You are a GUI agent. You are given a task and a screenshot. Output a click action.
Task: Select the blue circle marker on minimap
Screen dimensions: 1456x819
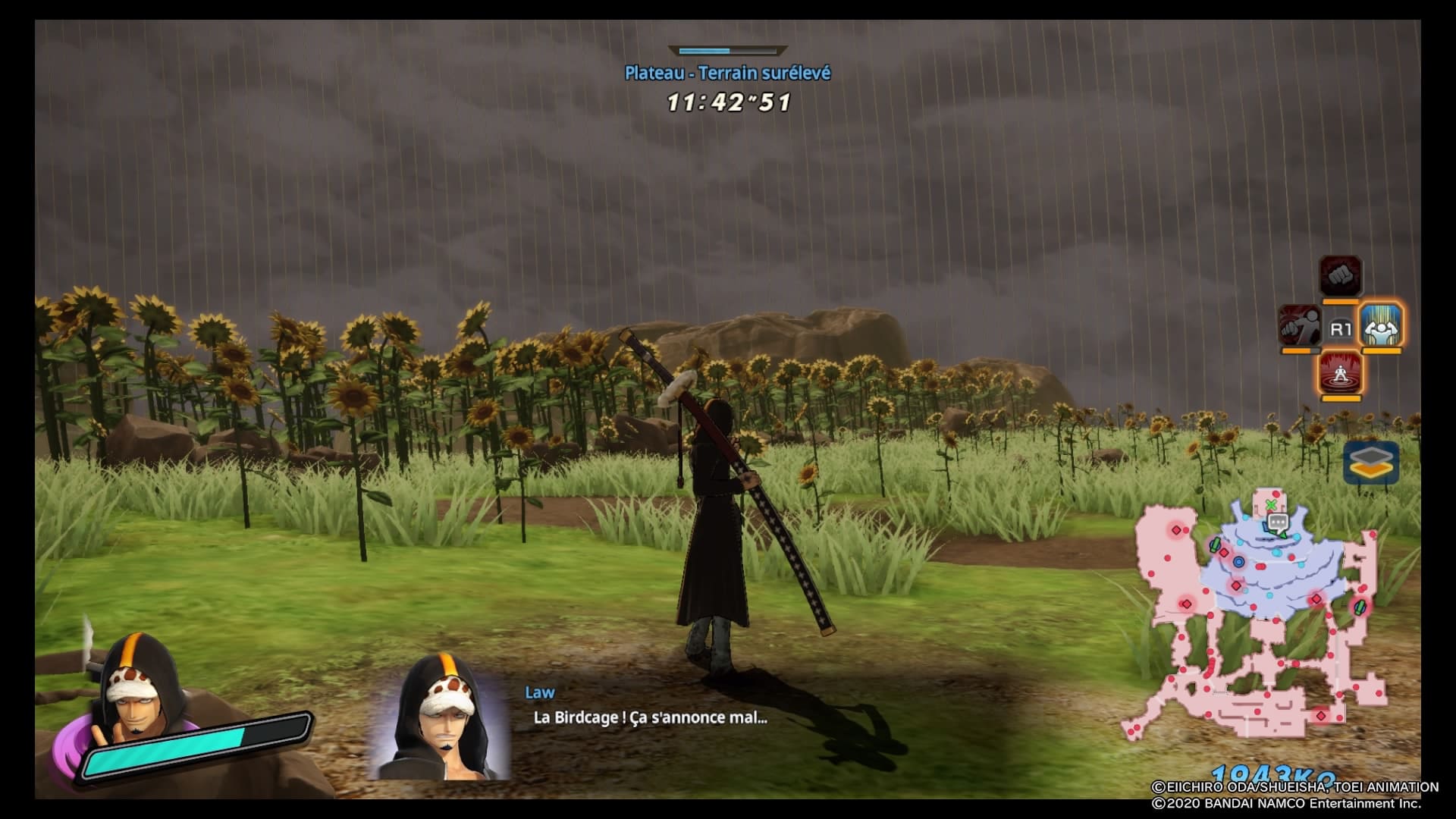[x=1238, y=562]
